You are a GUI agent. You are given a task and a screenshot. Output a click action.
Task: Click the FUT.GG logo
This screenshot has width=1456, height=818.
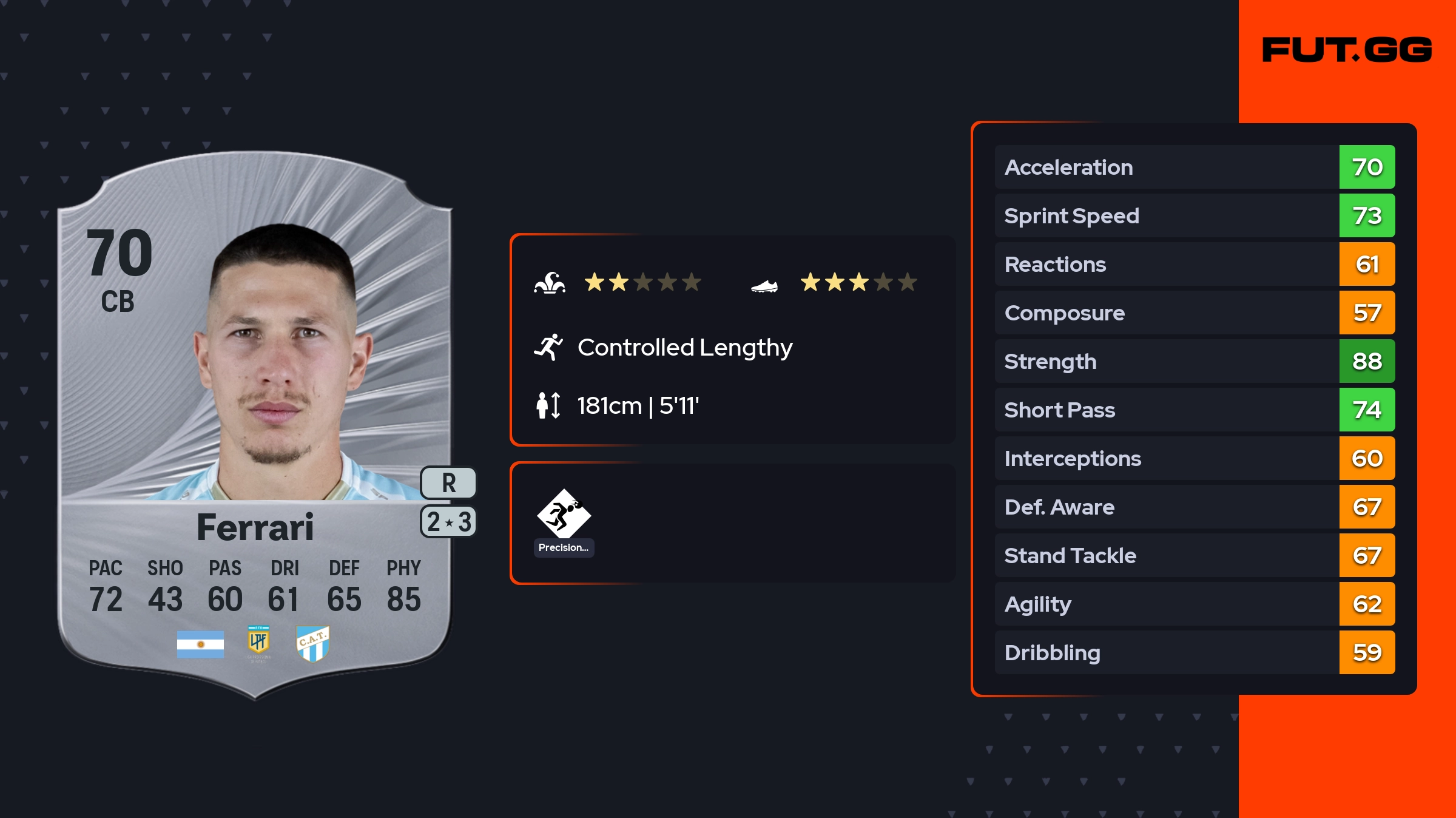click(x=1347, y=50)
